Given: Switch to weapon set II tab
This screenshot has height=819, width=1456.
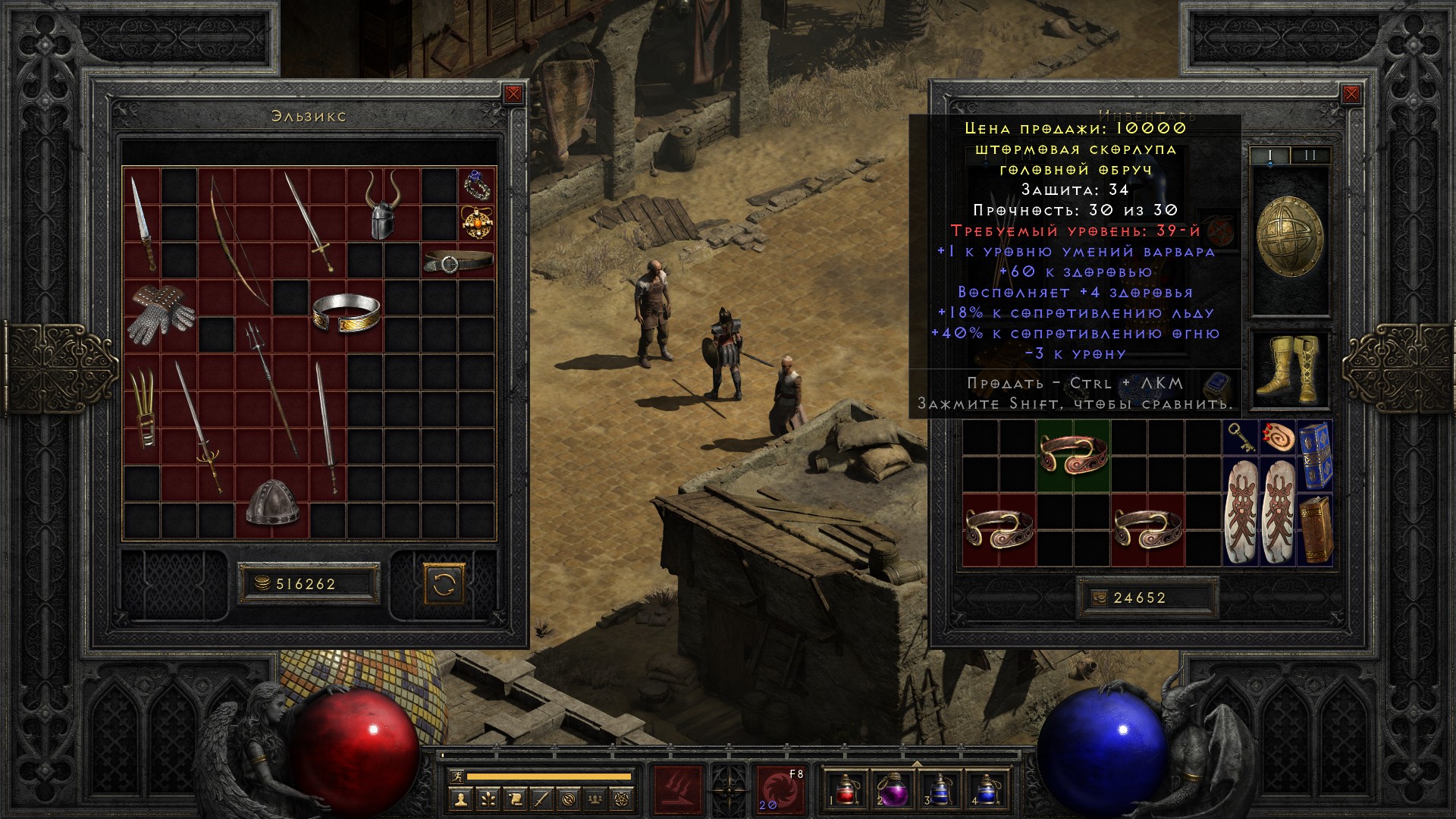Looking at the screenshot, I should click(x=1310, y=155).
